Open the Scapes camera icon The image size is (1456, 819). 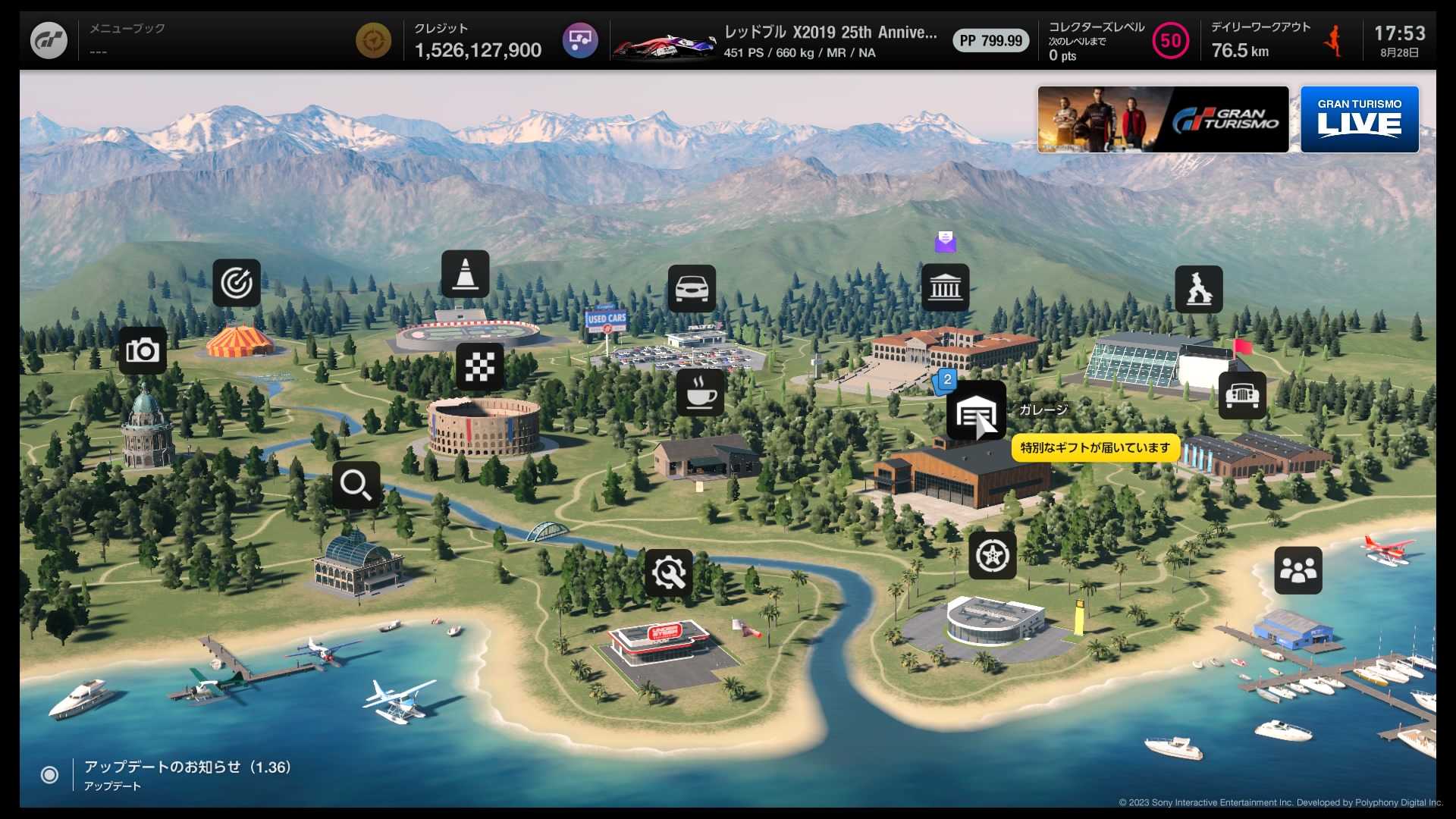click(x=143, y=350)
